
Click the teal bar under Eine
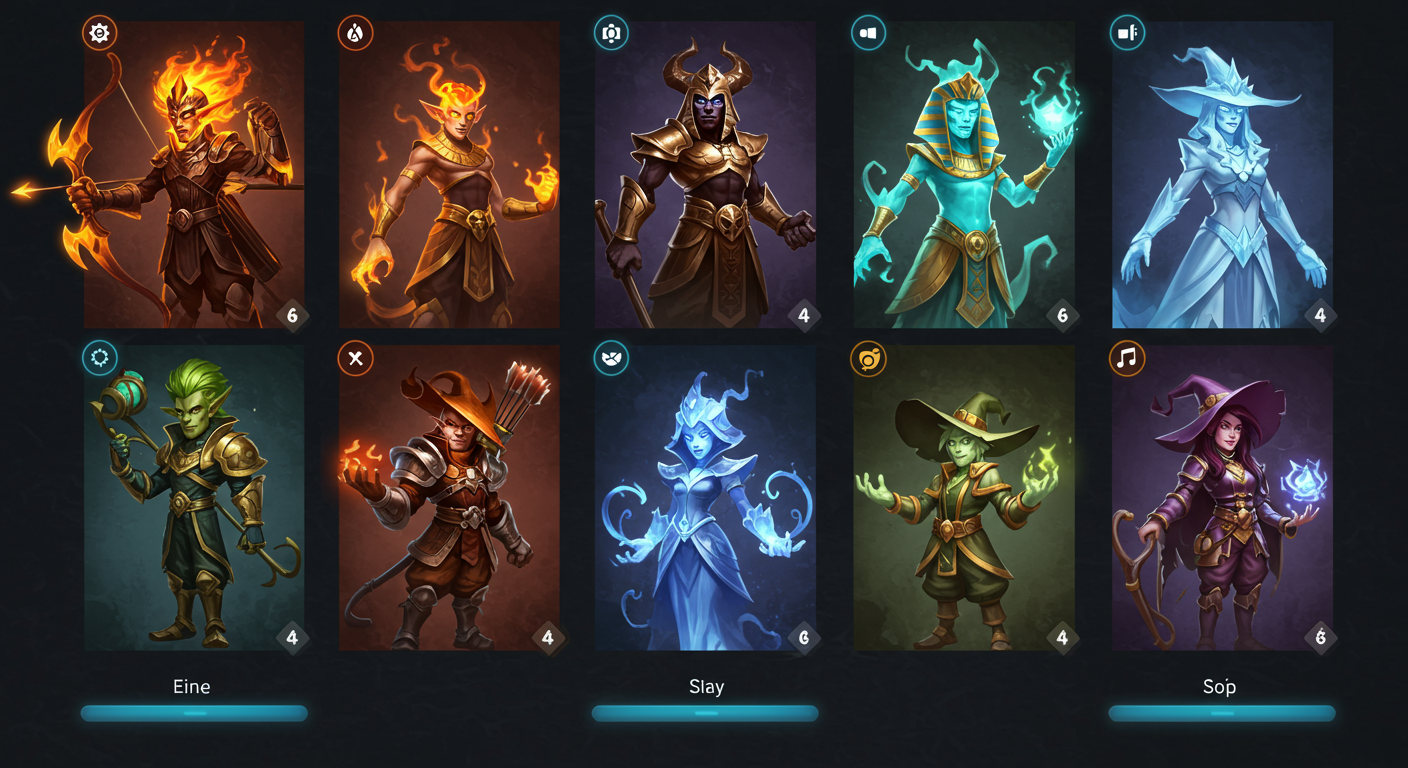click(194, 713)
